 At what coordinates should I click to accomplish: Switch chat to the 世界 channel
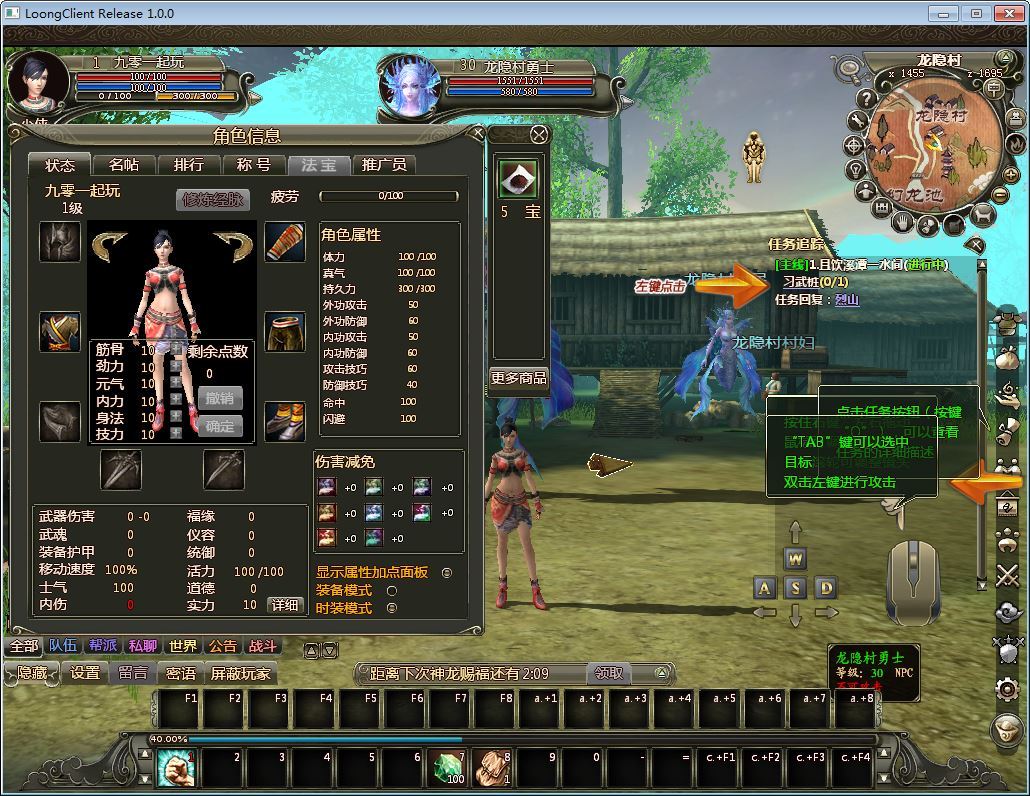[183, 647]
